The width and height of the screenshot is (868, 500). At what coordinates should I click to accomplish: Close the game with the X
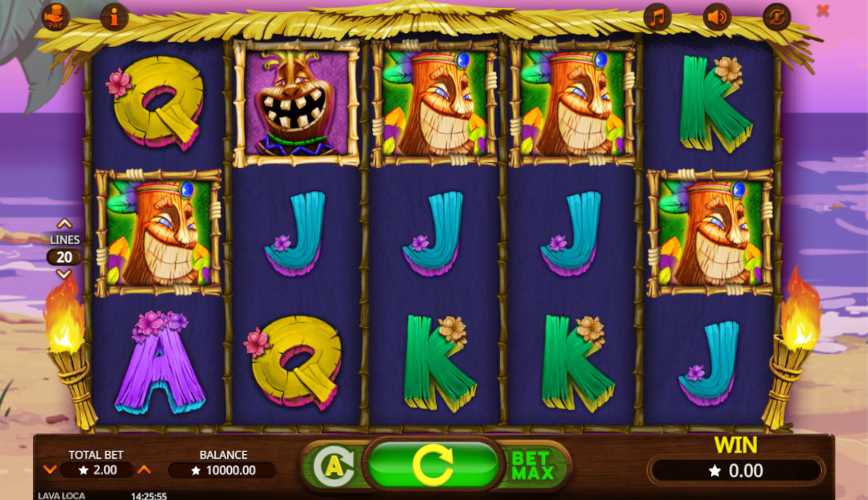pos(823,11)
